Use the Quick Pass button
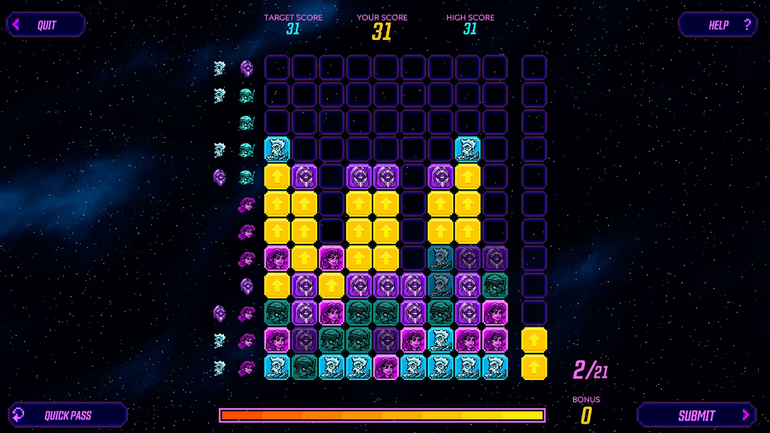This screenshot has height=433, width=770. tap(68, 415)
